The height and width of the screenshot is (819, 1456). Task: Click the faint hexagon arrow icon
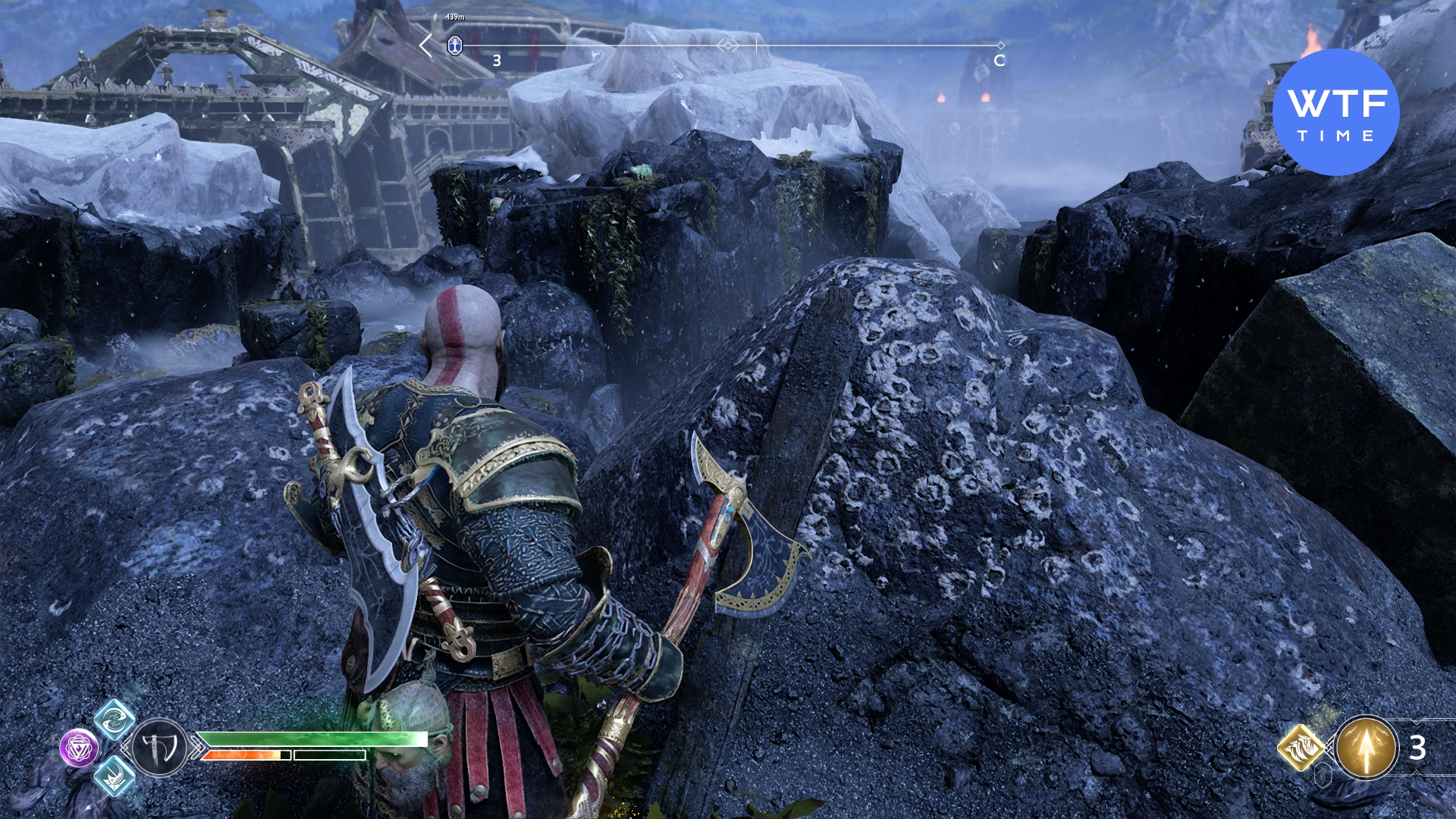pos(1324,775)
